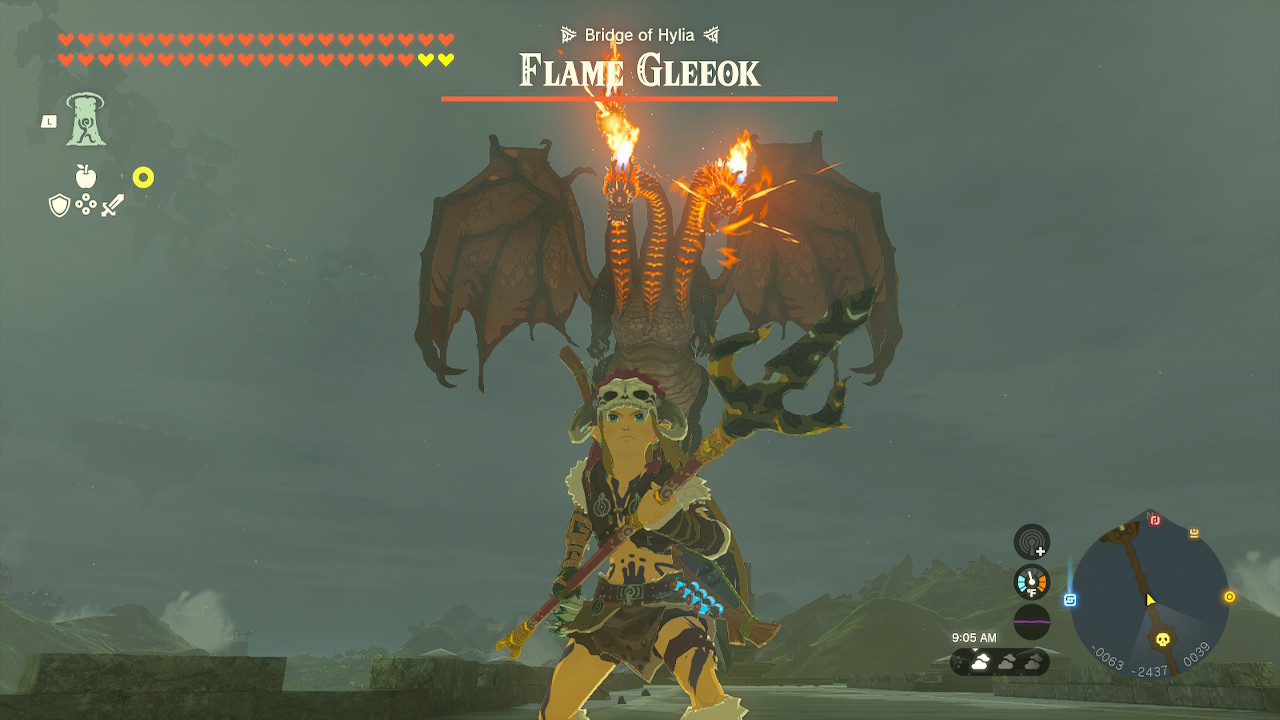Click the temperature gauge indicator
Image resolution: width=1280 pixels, height=720 pixels.
pyautogui.click(x=1031, y=581)
